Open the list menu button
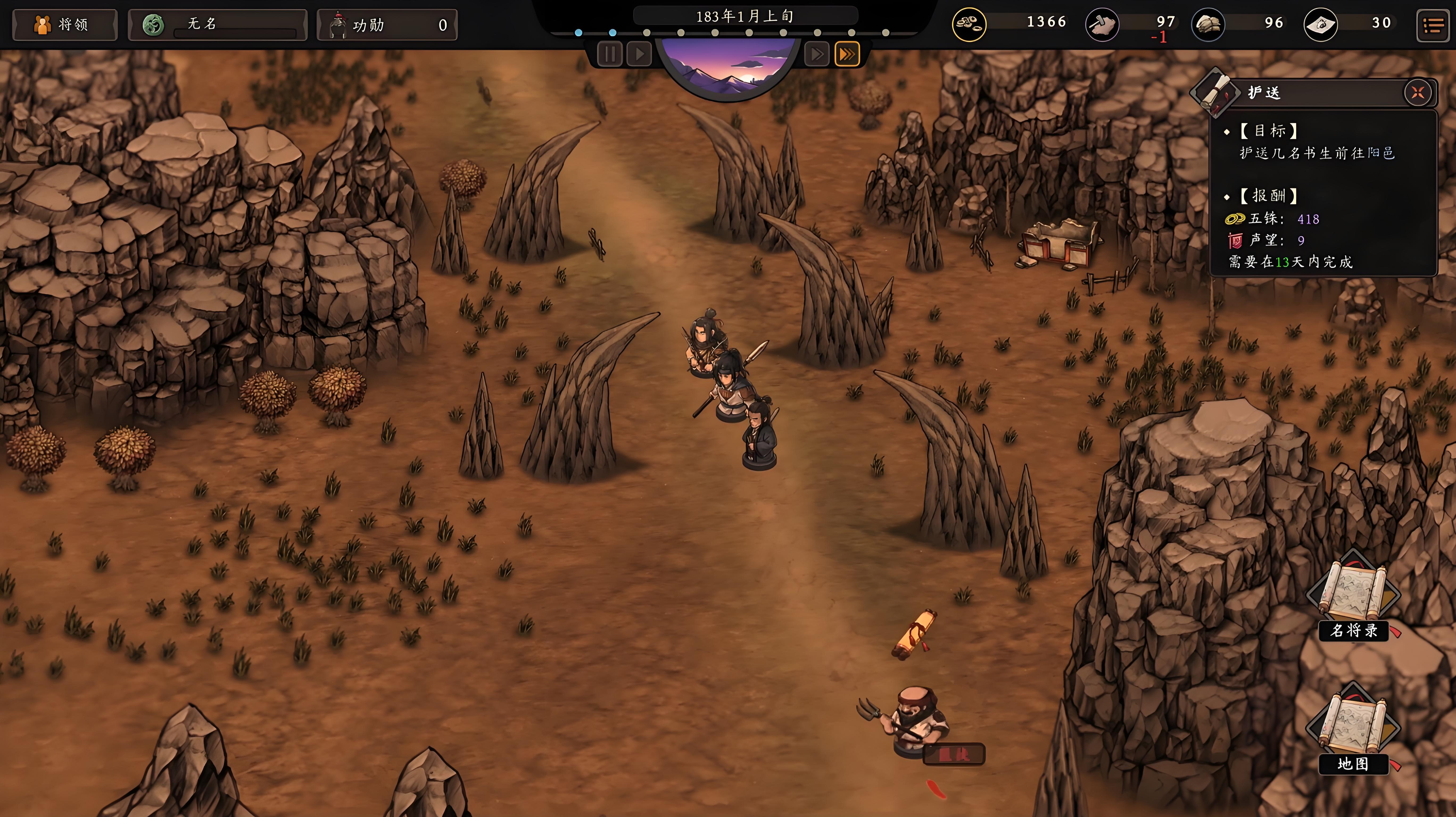The width and height of the screenshot is (1456, 817). pos(1433,25)
